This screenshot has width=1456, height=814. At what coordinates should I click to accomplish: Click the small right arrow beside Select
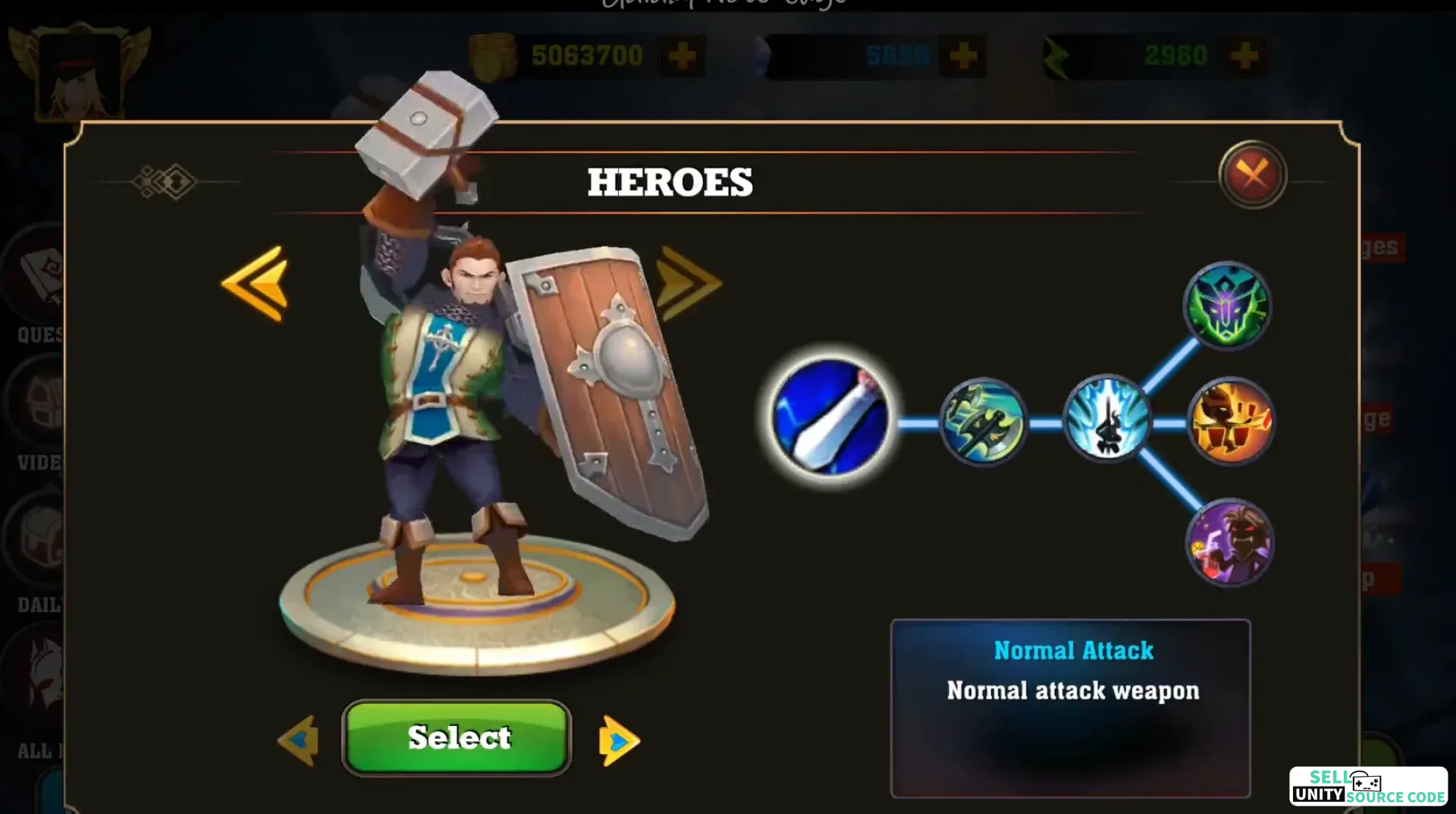pyautogui.click(x=619, y=741)
